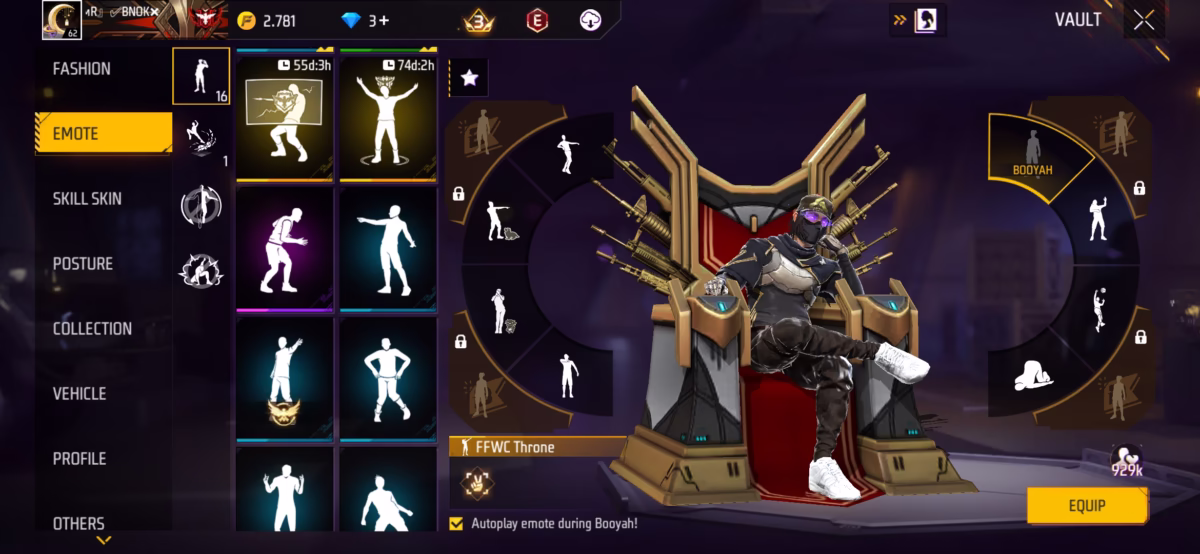Open the Fashion category
1200x554 pixels.
click(82, 69)
